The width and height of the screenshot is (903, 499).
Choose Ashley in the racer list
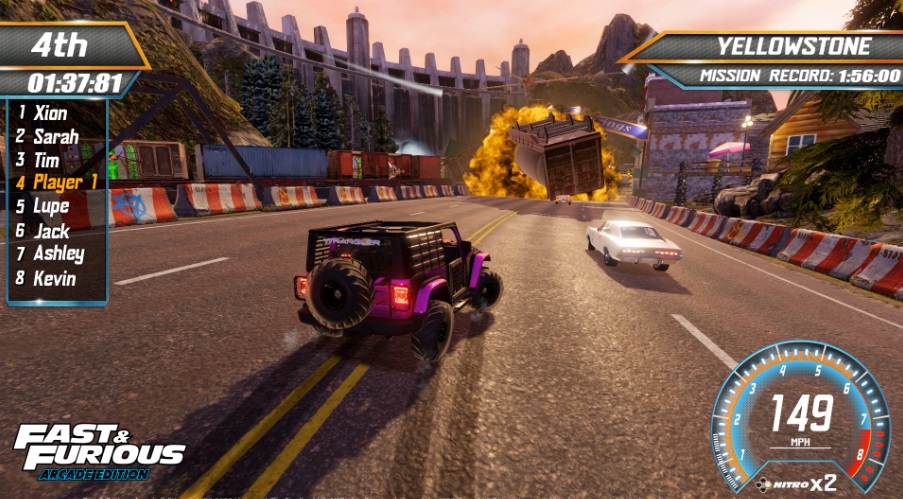pyautogui.click(x=58, y=253)
